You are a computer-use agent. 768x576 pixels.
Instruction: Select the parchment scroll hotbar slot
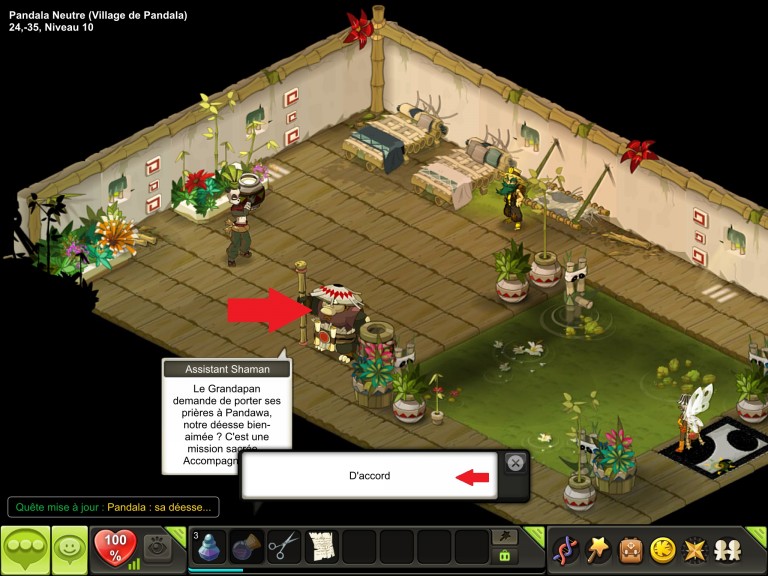pyautogui.click(x=322, y=548)
